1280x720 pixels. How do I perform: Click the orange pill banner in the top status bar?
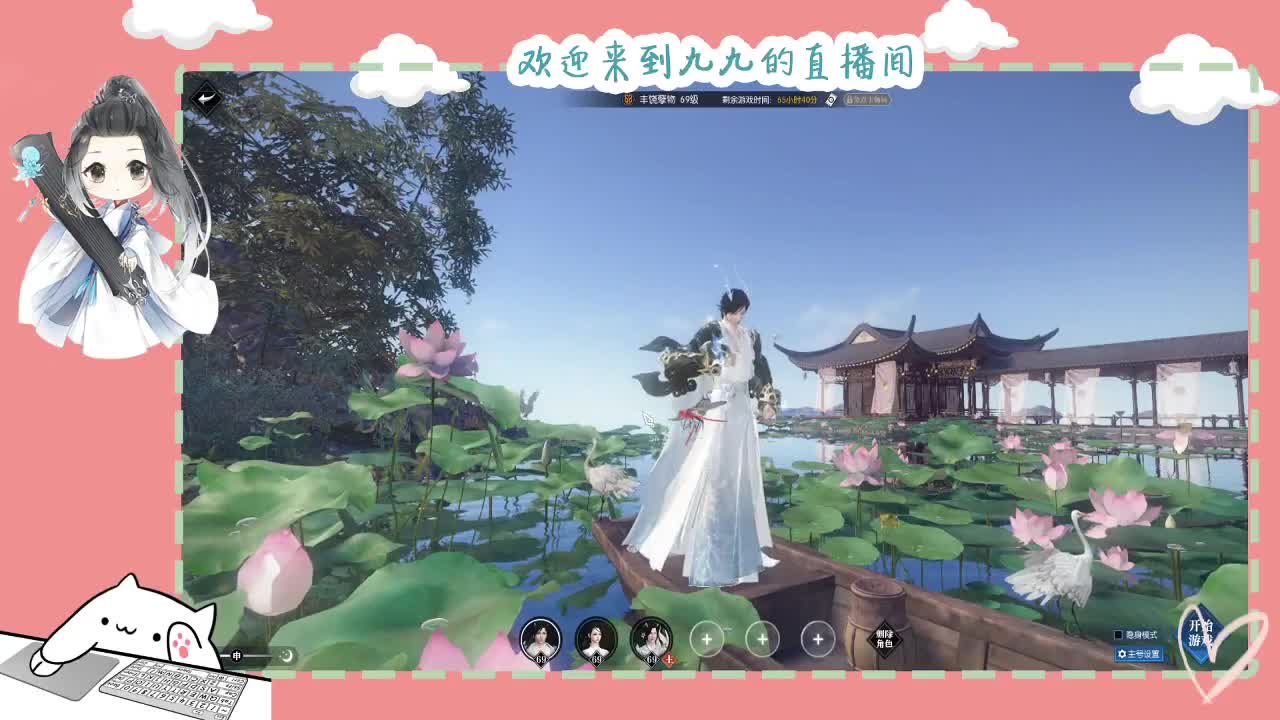(868, 100)
